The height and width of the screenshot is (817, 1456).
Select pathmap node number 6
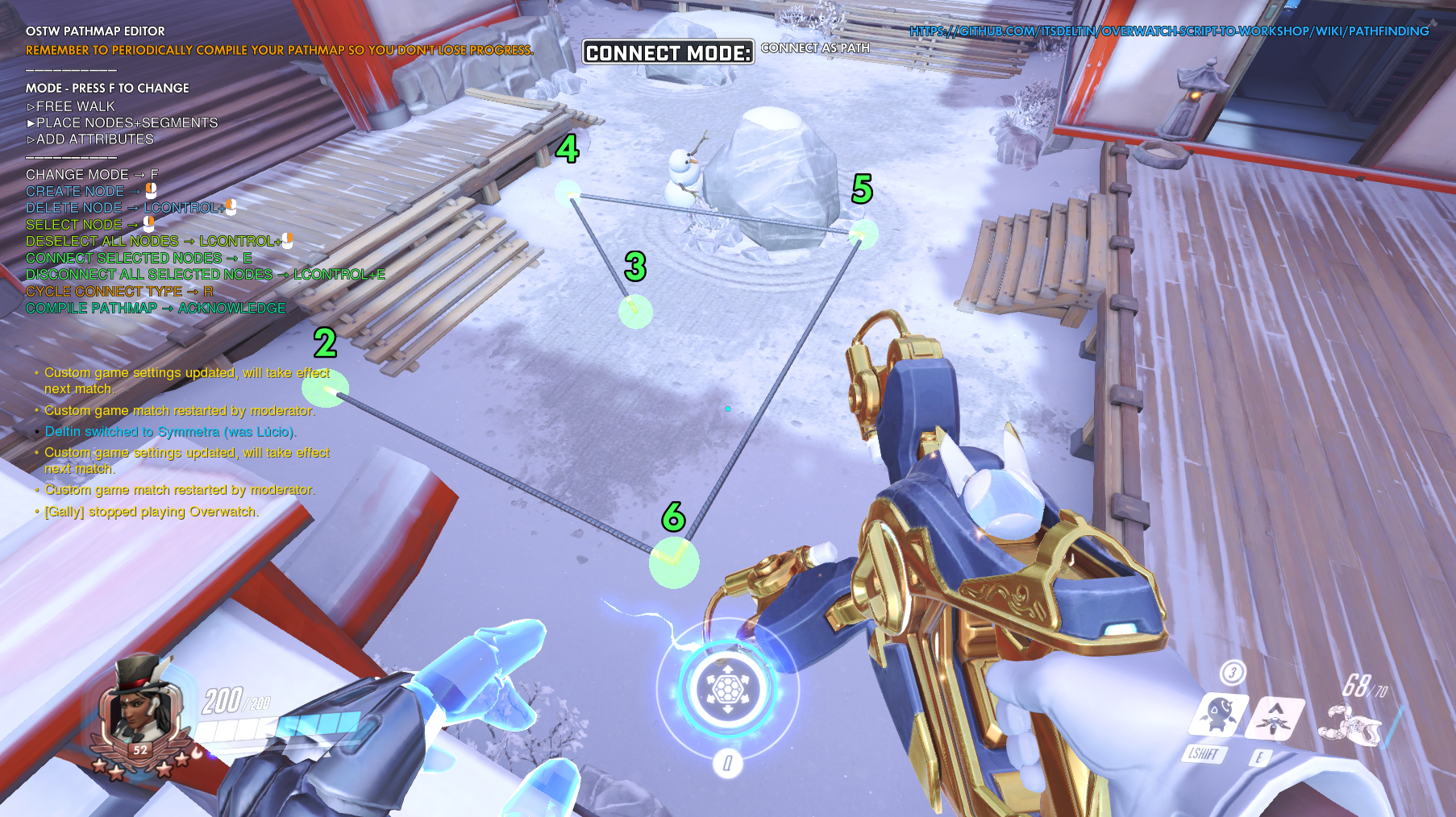(674, 562)
